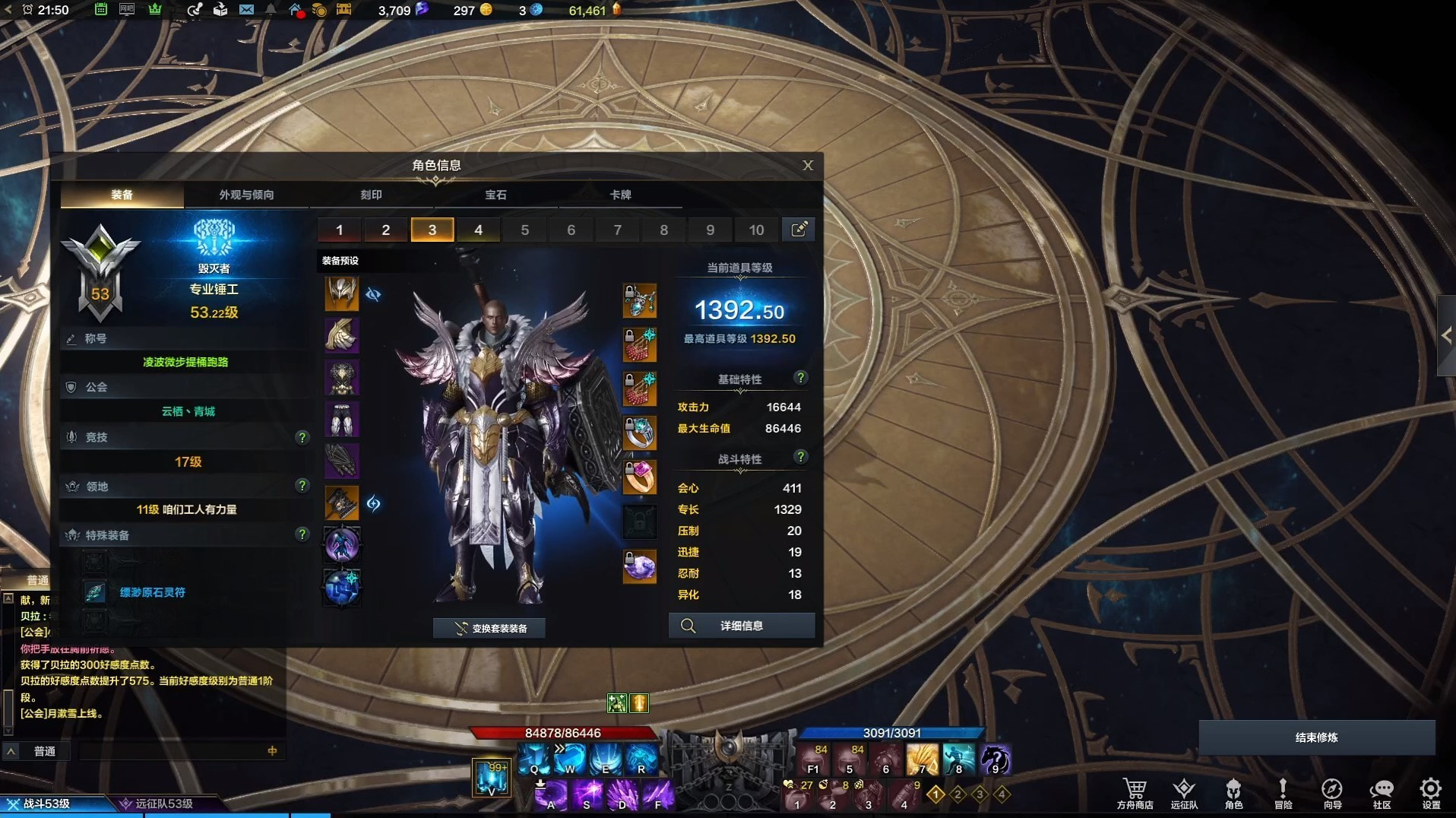1456x818 pixels.
Task: Click the pink gem ring slot
Action: 640,477
